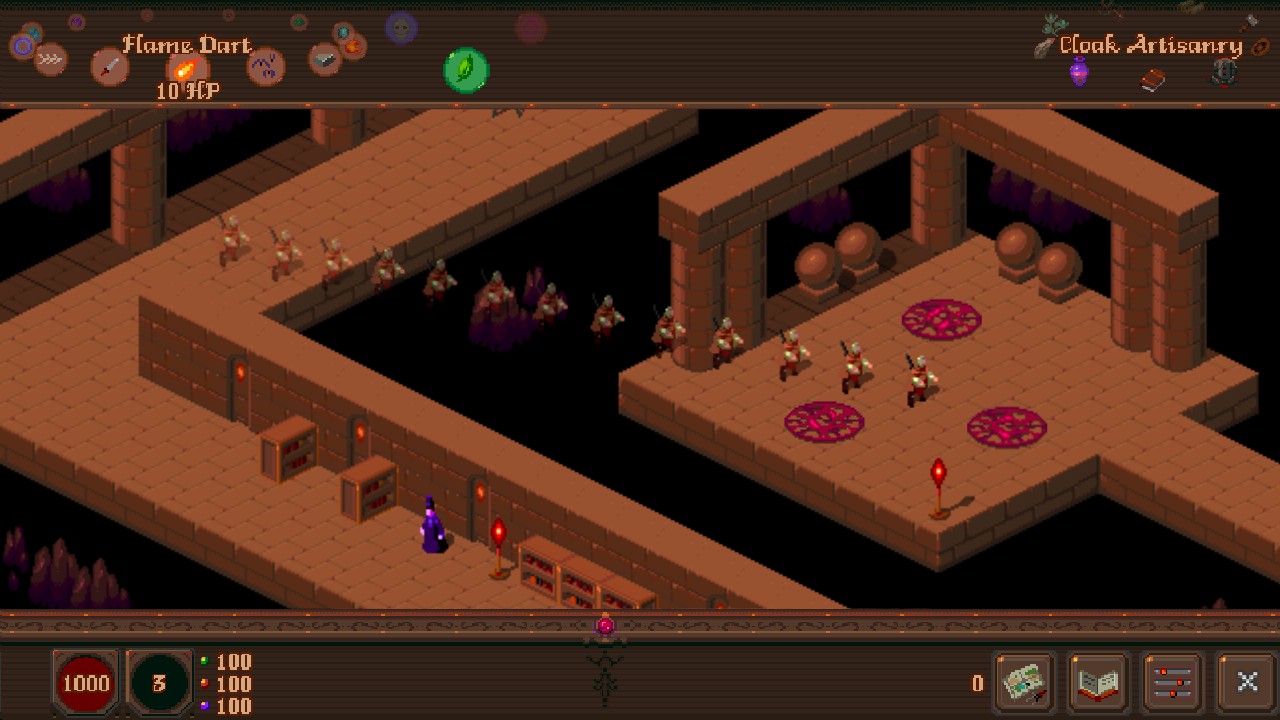Select the crossbow trap icon top right
The image size is (1280, 720).
(x=1223, y=73)
